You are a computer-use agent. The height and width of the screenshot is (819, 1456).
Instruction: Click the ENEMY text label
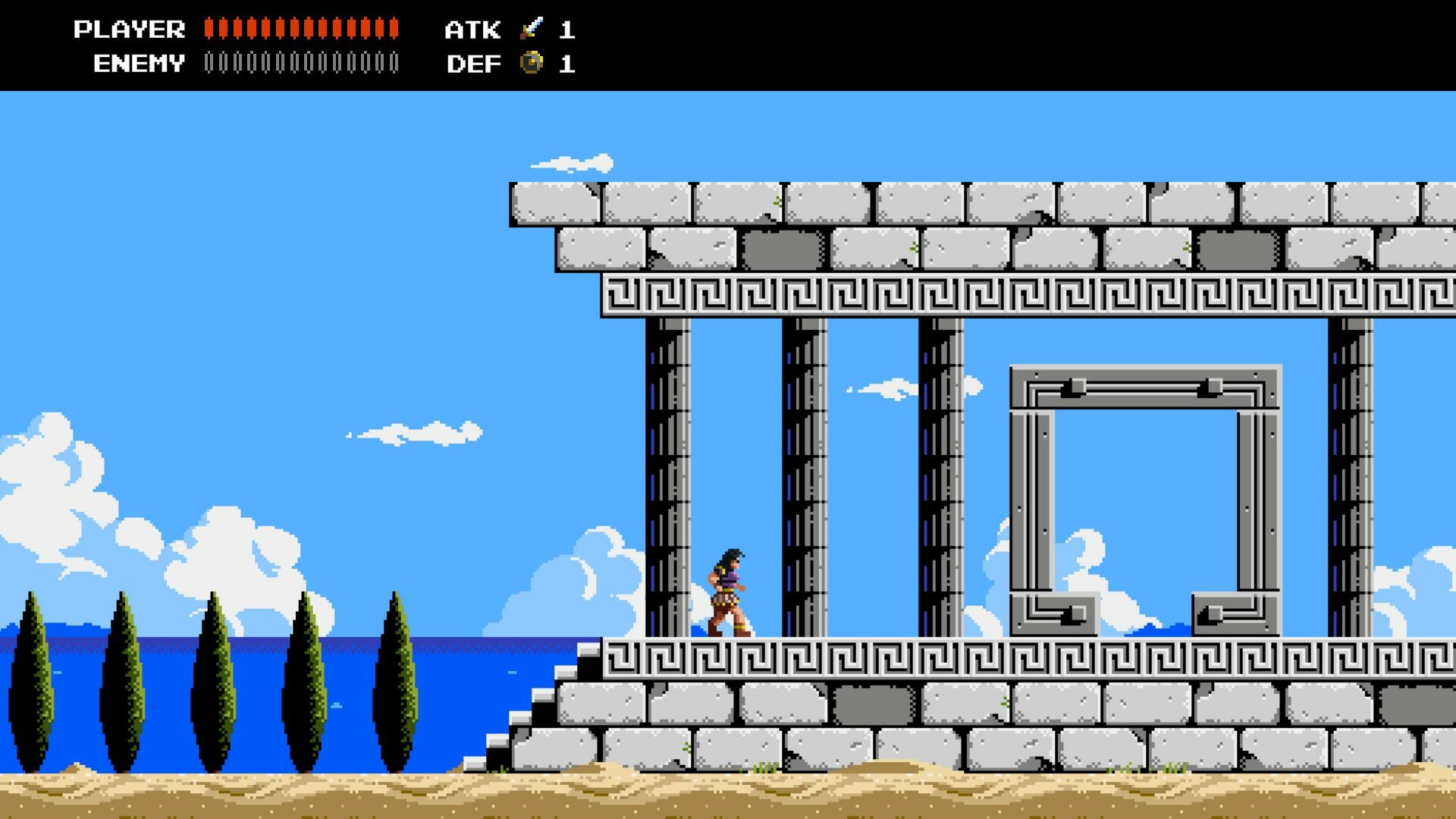(136, 64)
